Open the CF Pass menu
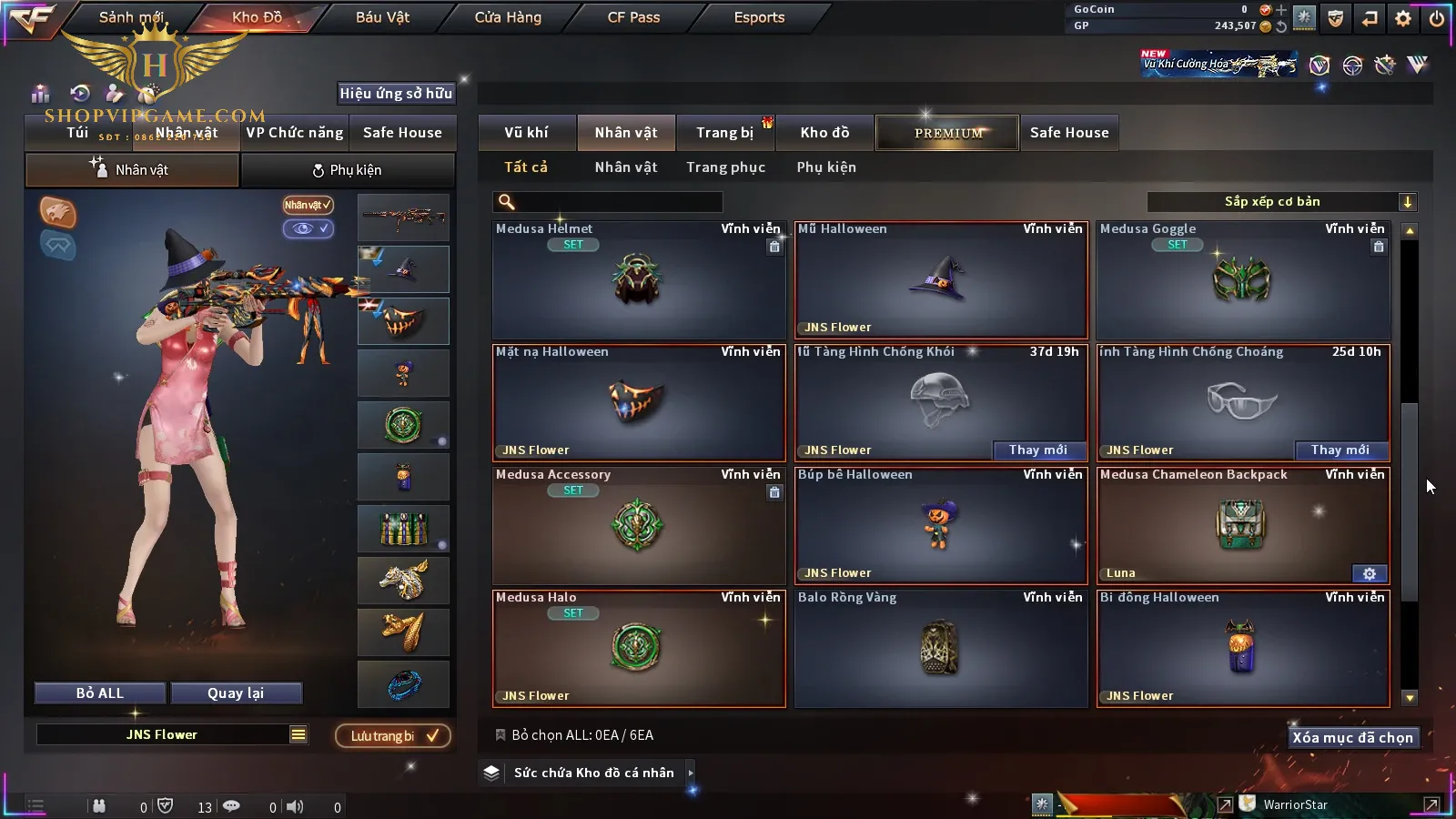The height and width of the screenshot is (819, 1456). click(633, 17)
